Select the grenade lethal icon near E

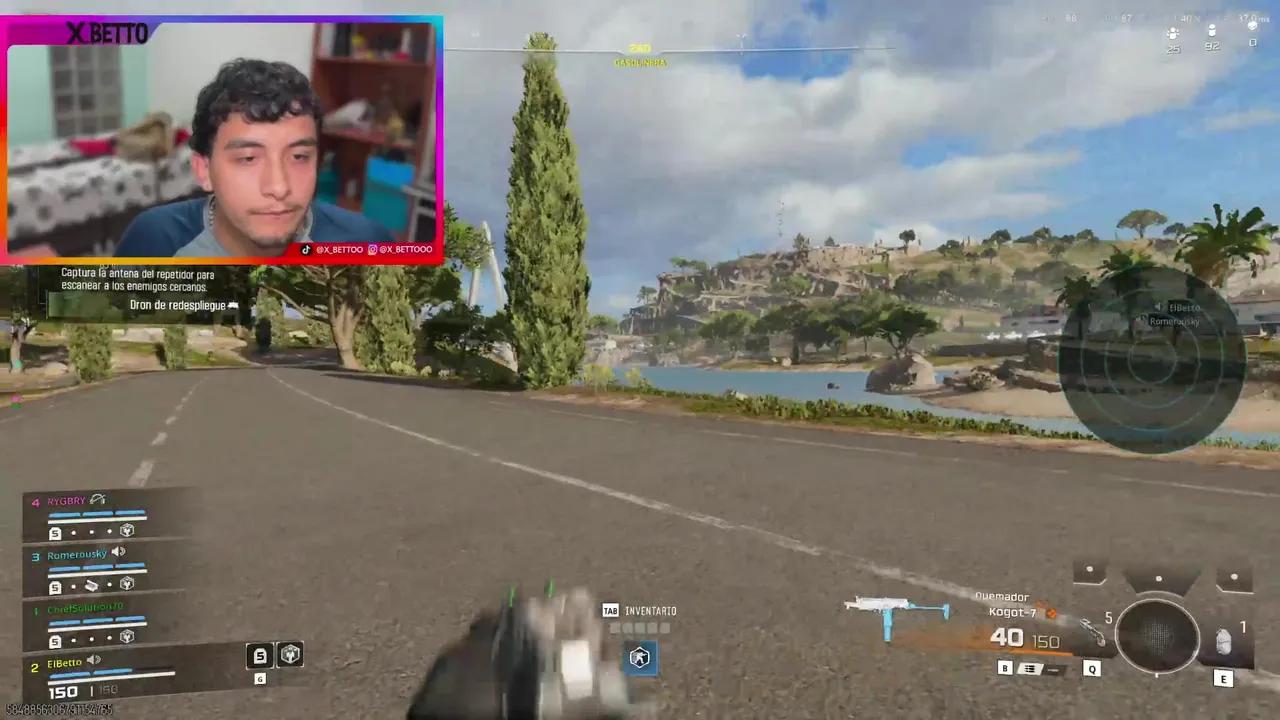pyautogui.click(x=1224, y=640)
